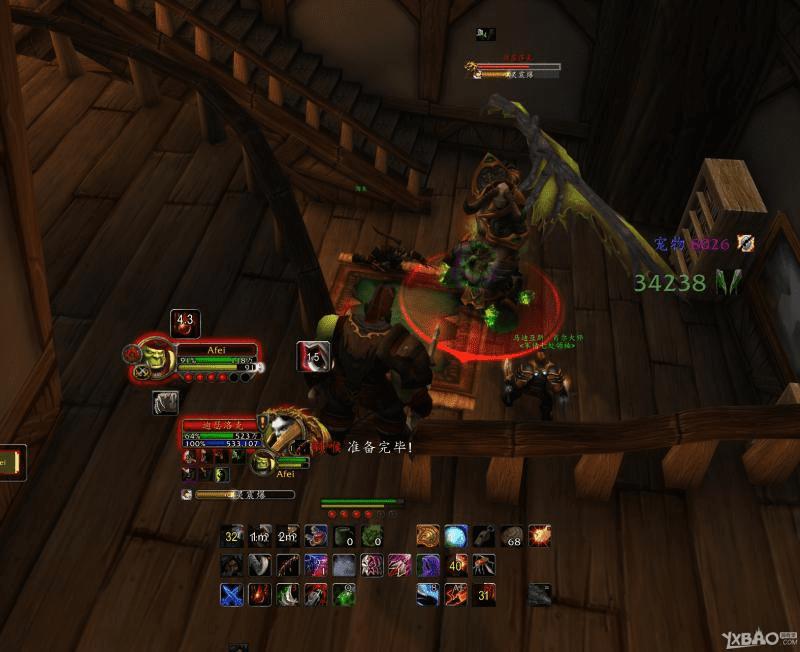Screen dimensions: 800x652
Task: Activate the fiery explosion ability icon
Action: click(x=540, y=537)
